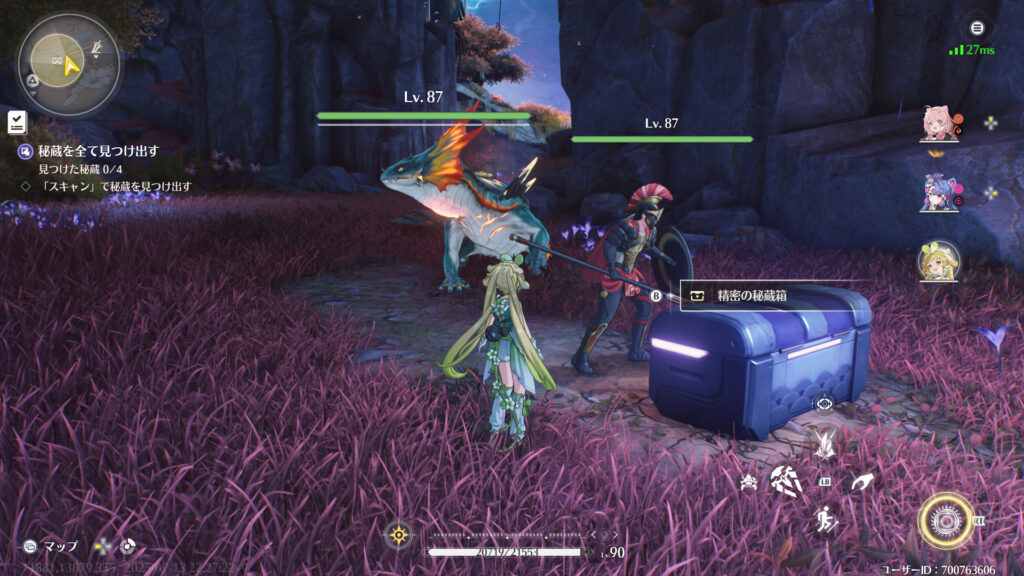
Task: Toggle the target lock-on eye icon
Action: point(824,403)
